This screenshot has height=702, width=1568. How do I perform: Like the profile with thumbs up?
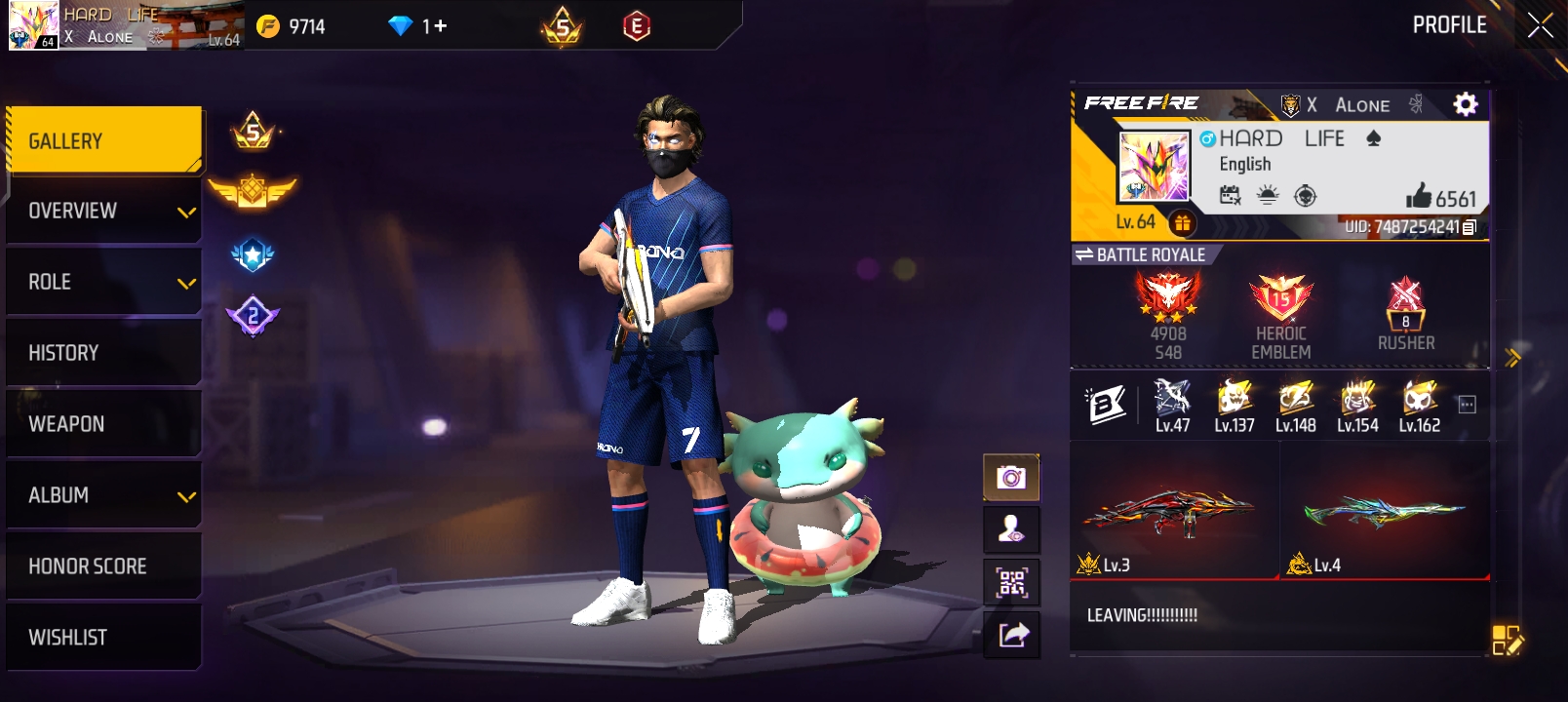1419,197
